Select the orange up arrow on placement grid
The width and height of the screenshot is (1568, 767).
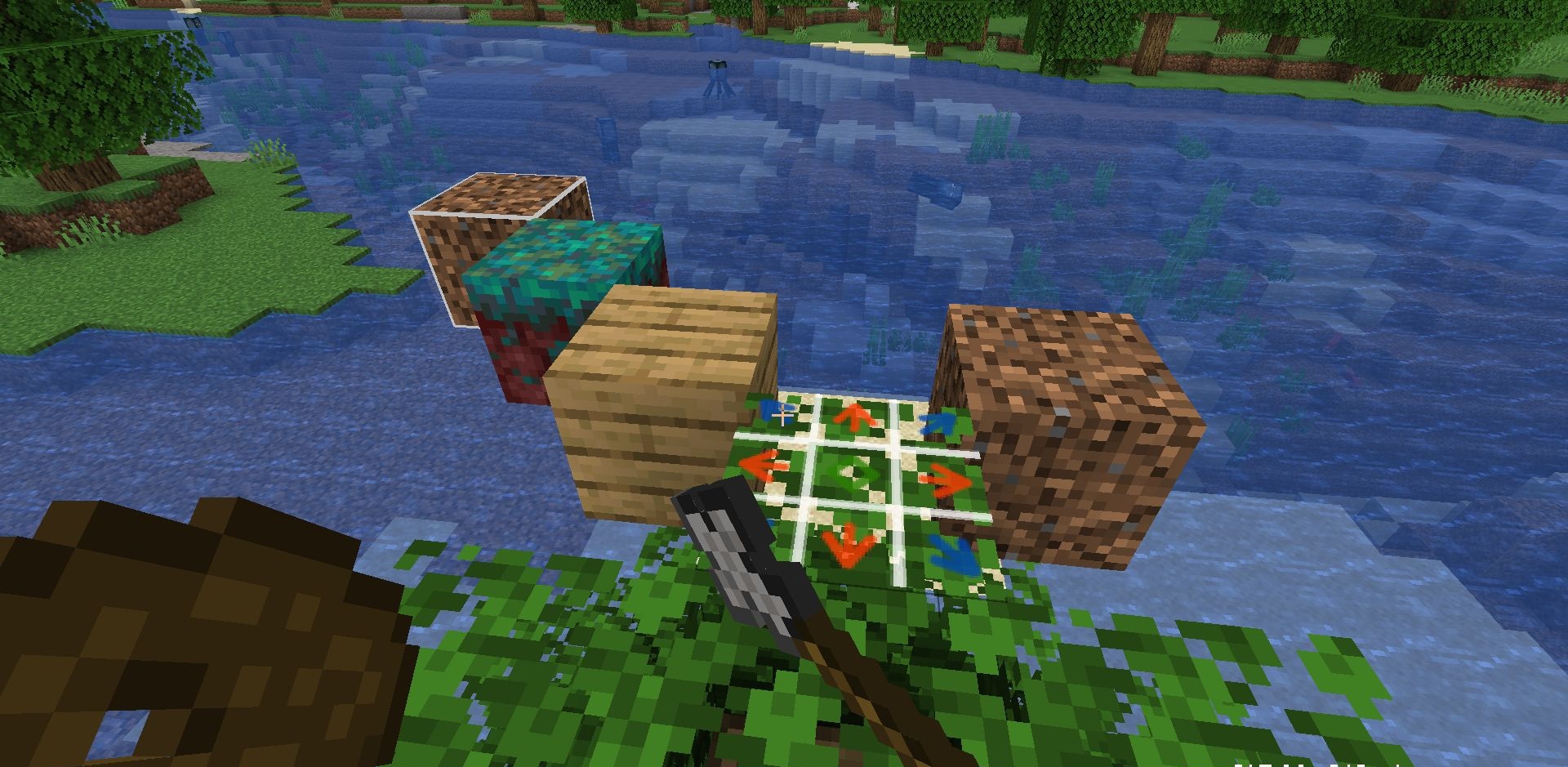tap(856, 418)
